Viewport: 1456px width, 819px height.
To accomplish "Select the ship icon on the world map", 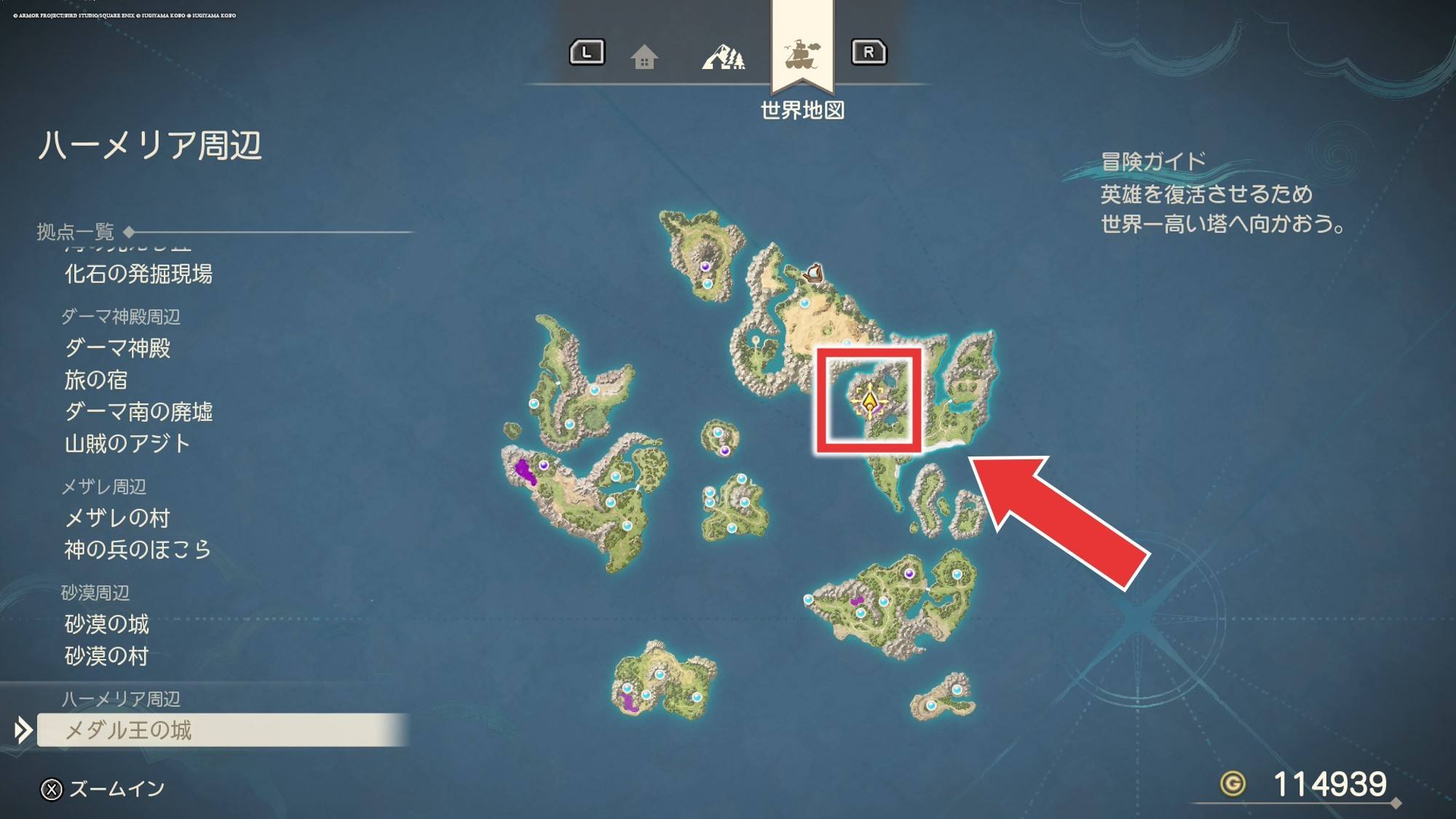I will [x=814, y=274].
